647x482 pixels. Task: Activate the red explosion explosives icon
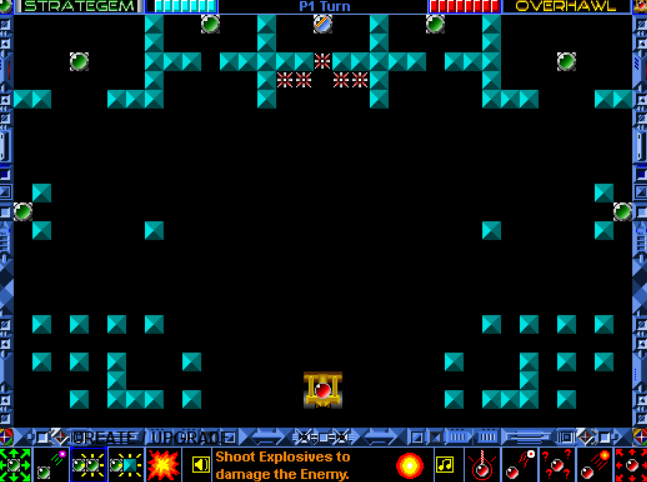(x=163, y=465)
